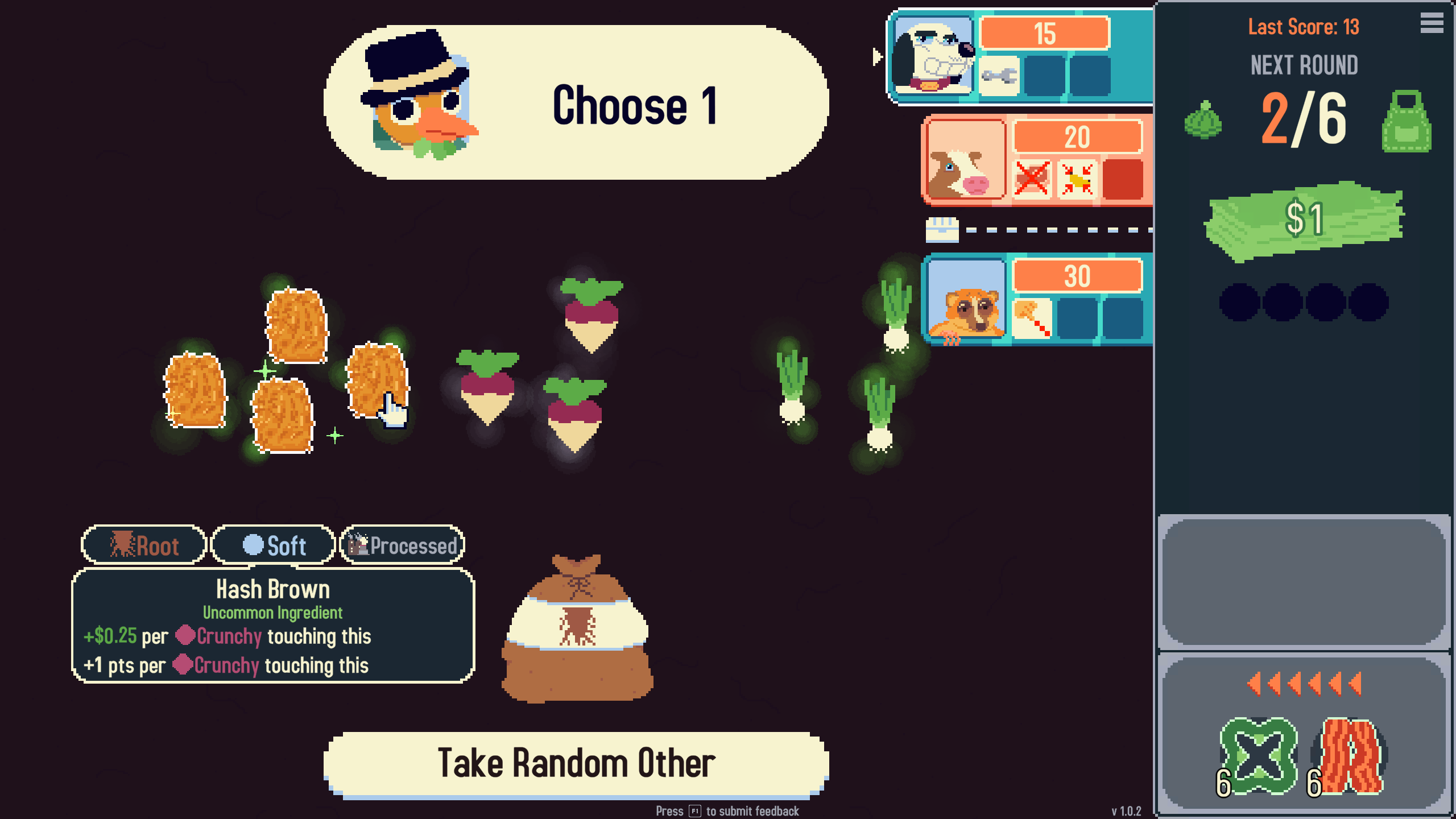Toggle the Soft trait tag
The image size is (1456, 819).
(x=273, y=545)
